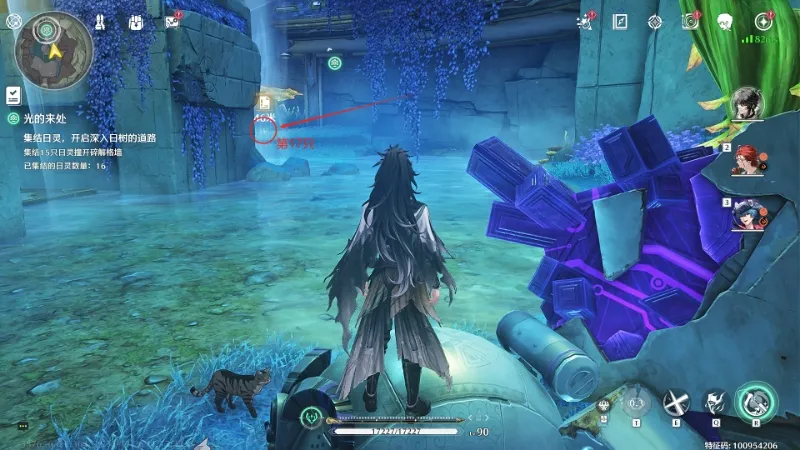The width and height of the screenshot is (800, 450).
Task: Open the camera icon with red alert
Action: 689,21
